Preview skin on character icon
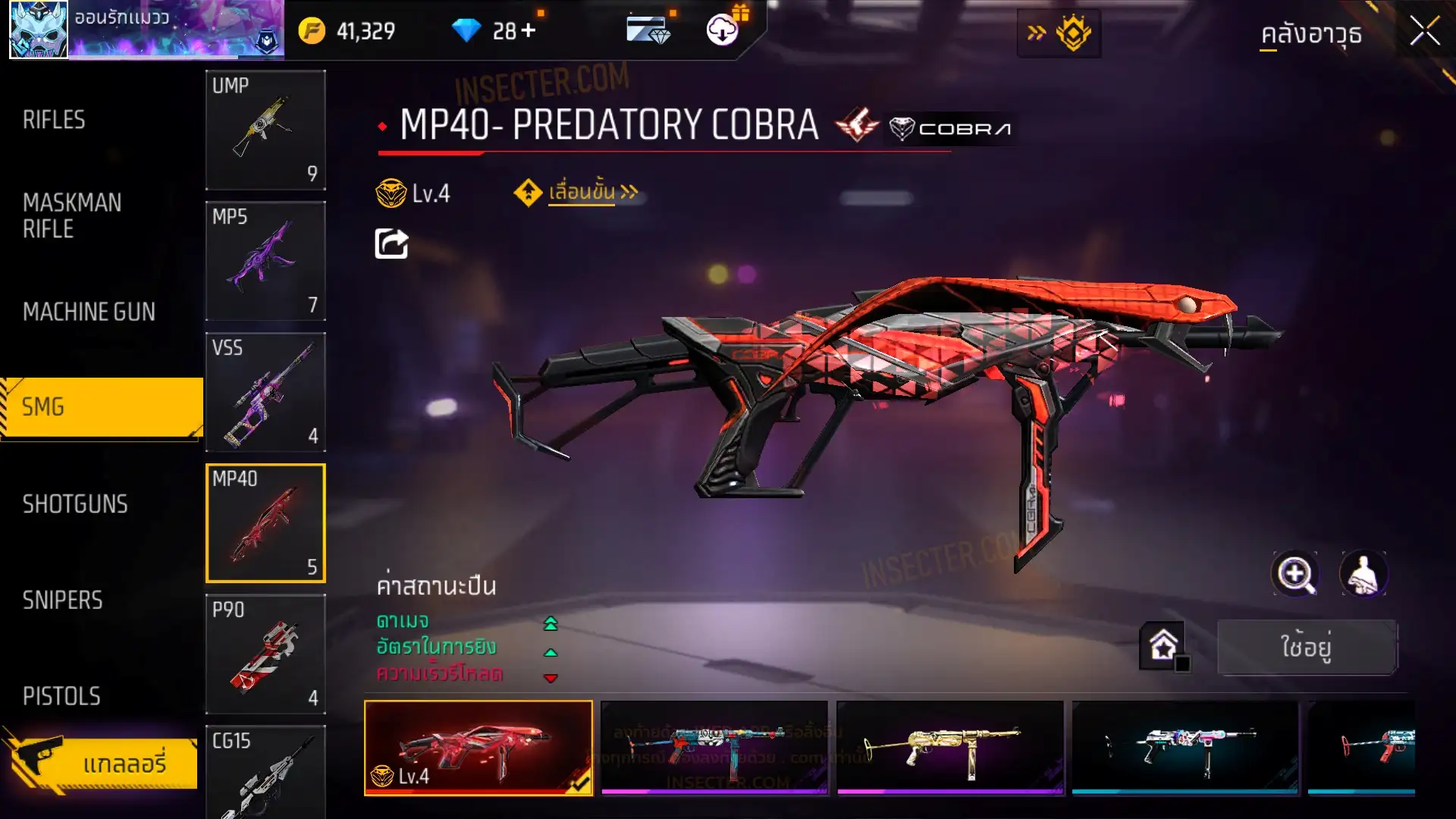The width and height of the screenshot is (1456, 819). tap(1363, 574)
